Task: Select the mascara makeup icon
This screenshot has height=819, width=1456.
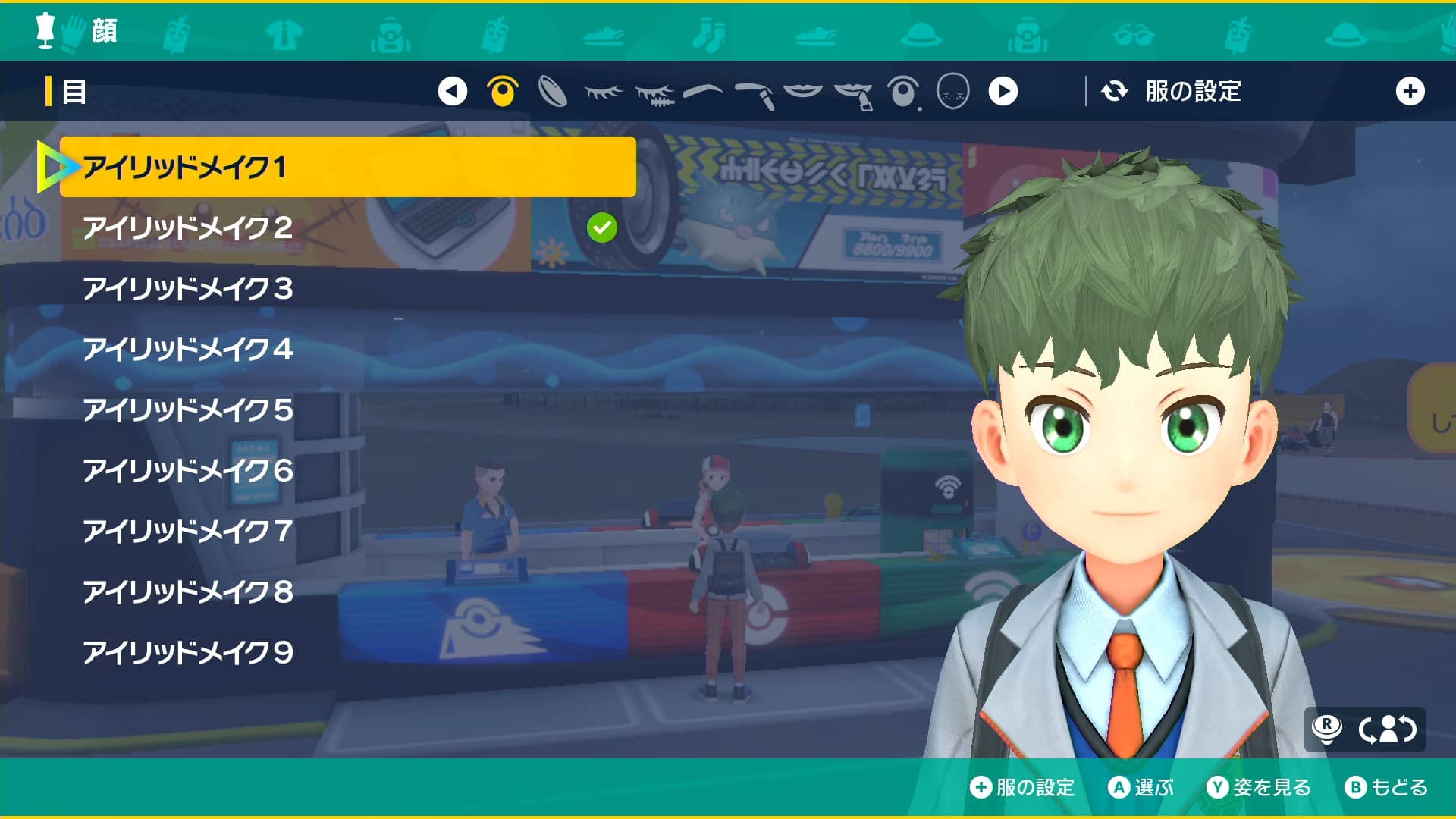Action: click(652, 93)
